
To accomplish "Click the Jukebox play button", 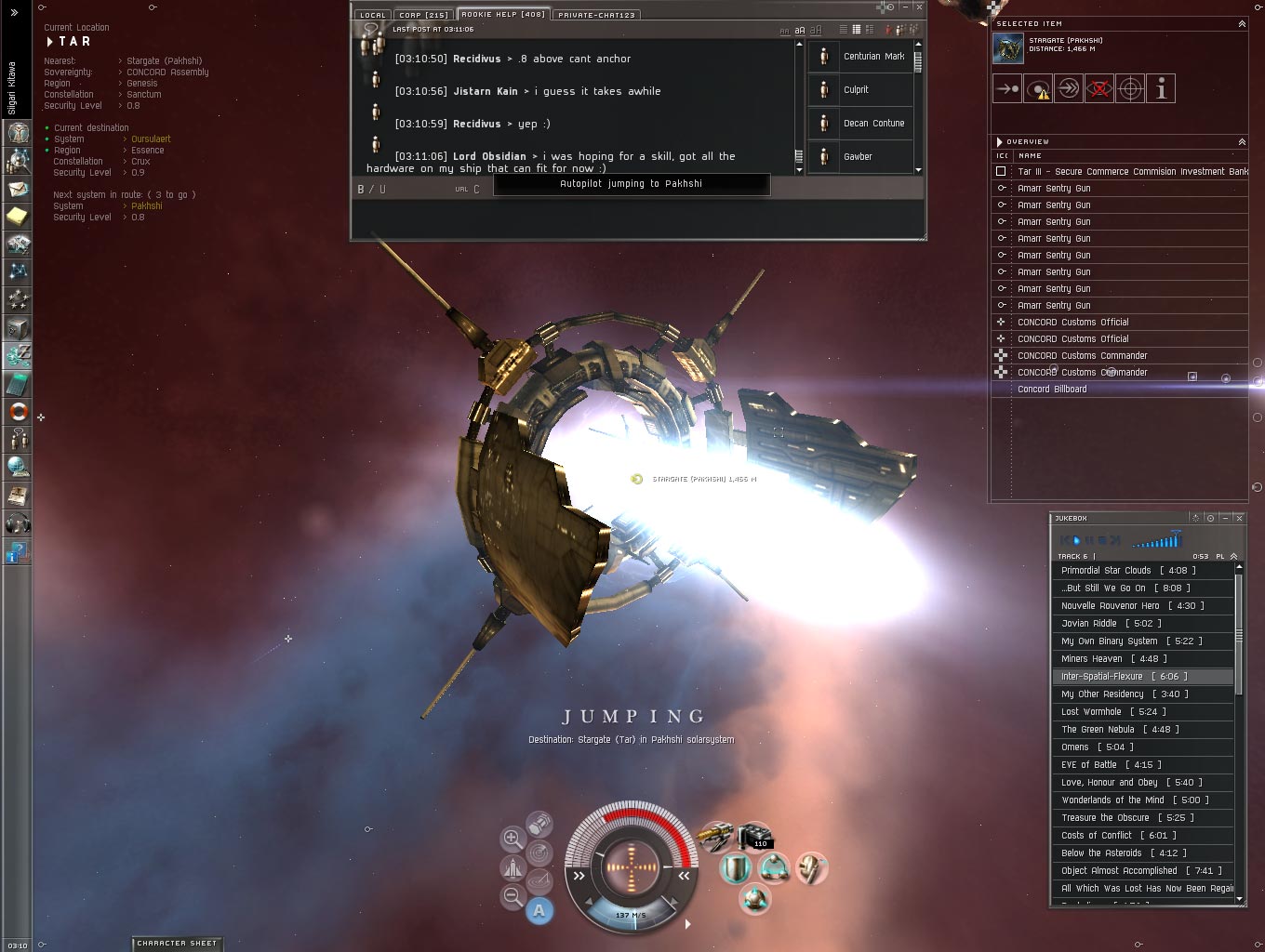I will point(1074,540).
